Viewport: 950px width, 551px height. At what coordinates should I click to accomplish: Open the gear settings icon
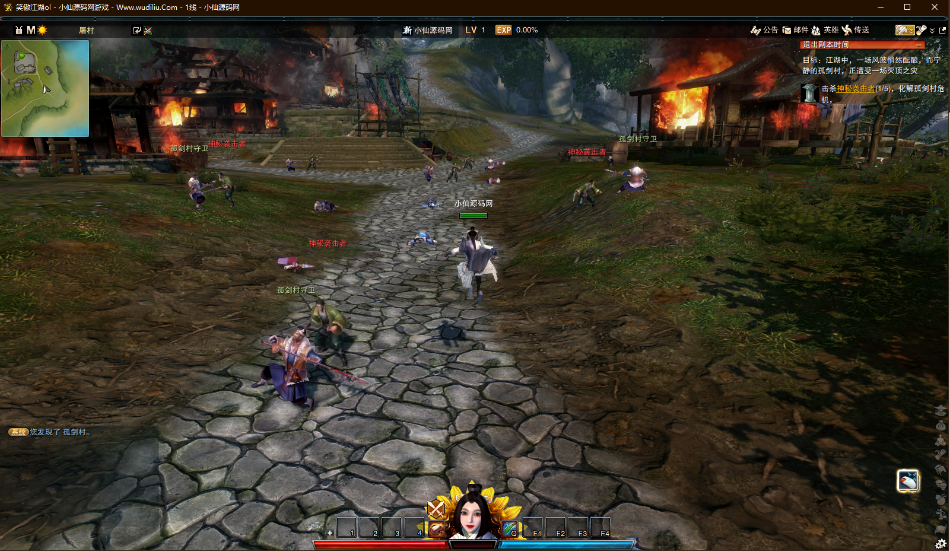[x=940, y=543]
